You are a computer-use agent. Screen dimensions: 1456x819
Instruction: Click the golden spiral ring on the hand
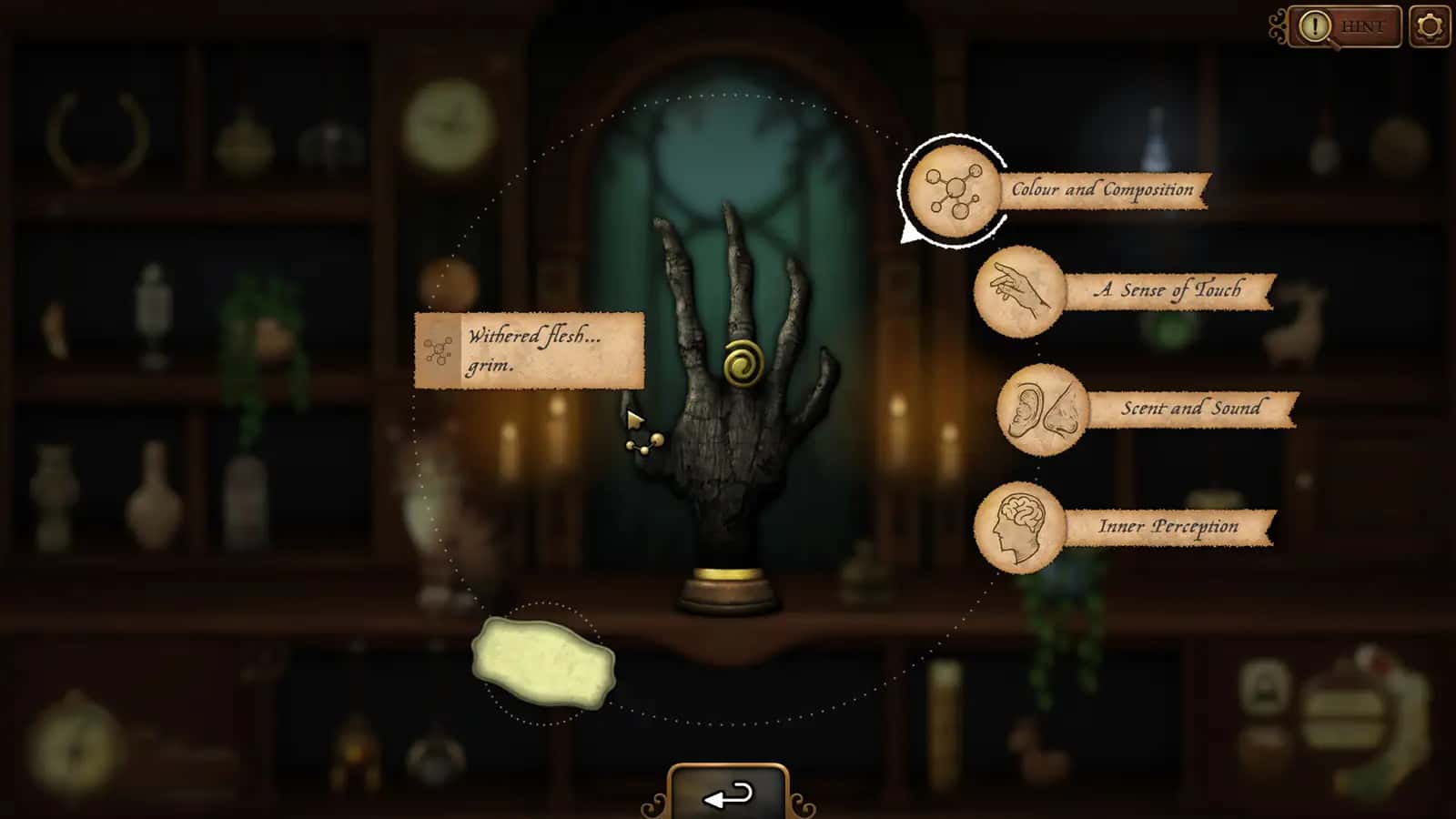pos(742,364)
